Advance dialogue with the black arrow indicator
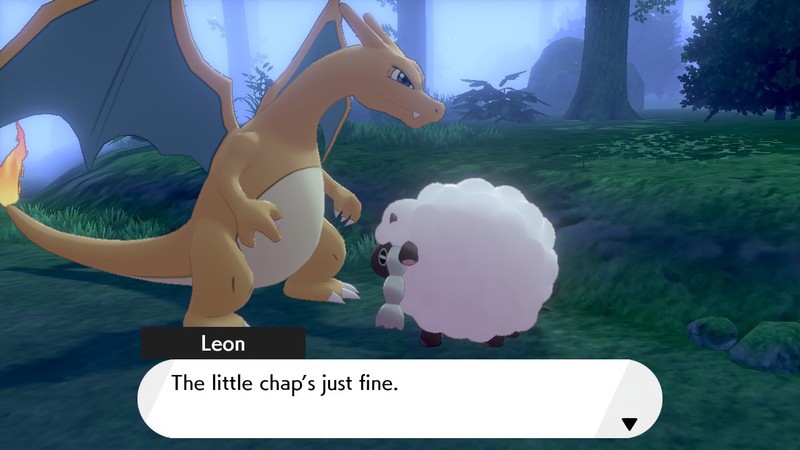 (x=629, y=424)
